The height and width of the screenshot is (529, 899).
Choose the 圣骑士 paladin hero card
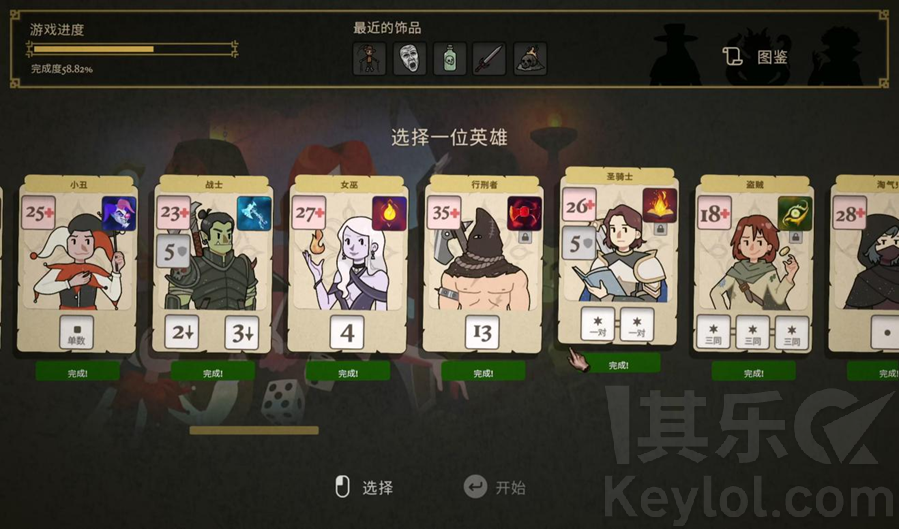tap(618, 255)
